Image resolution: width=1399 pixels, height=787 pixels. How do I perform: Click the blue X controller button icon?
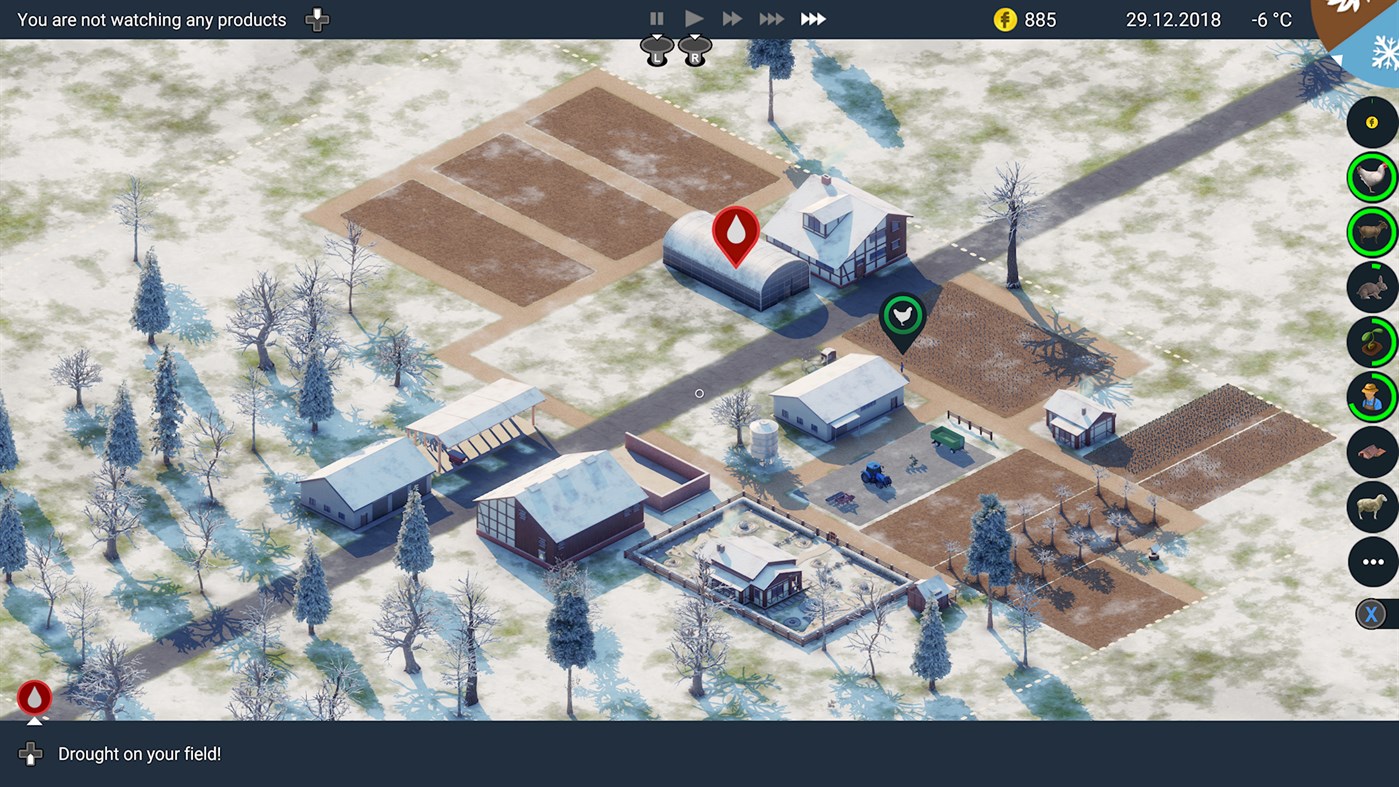pos(1371,613)
